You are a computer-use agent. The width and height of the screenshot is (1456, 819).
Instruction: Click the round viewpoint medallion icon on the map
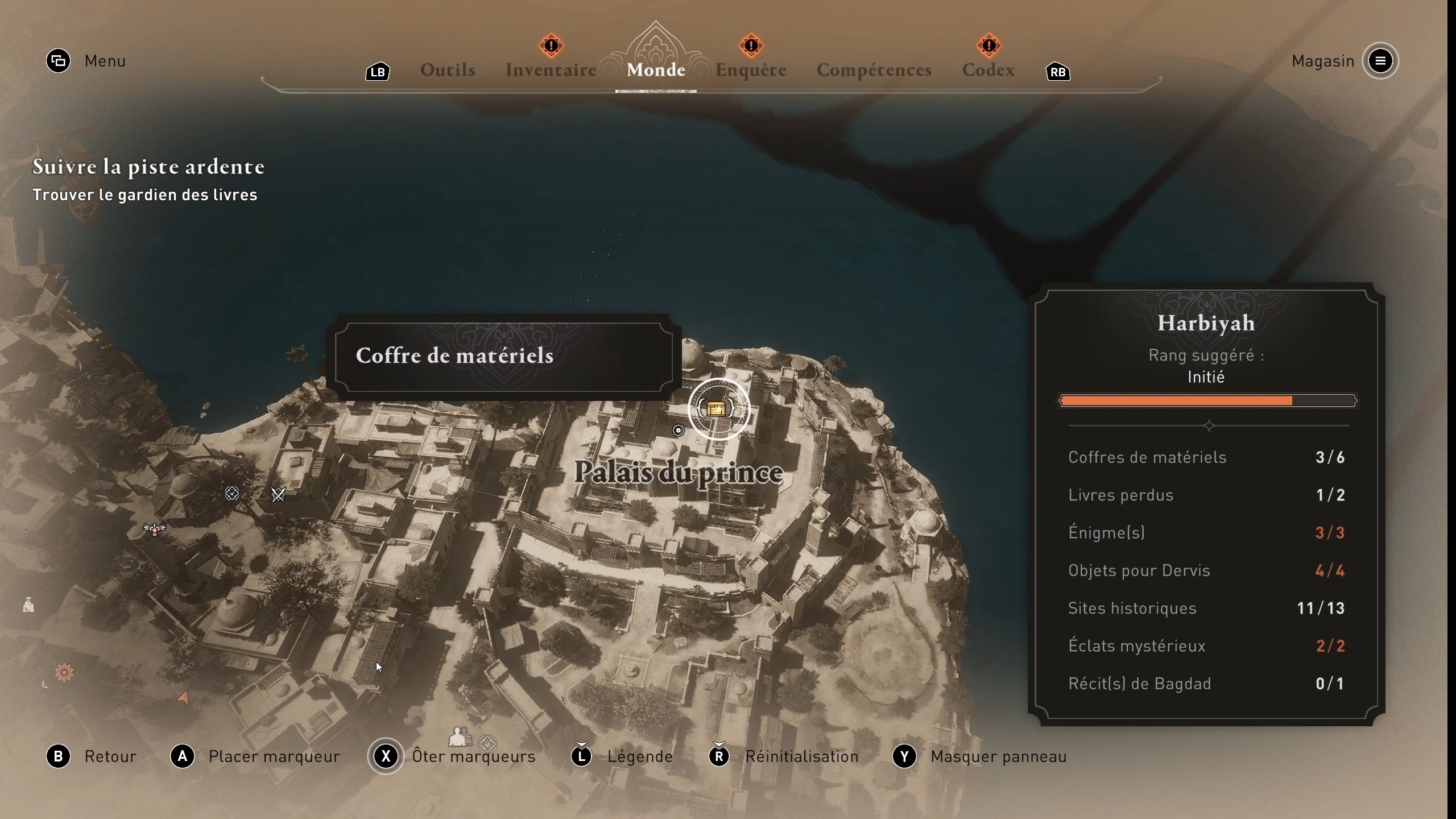pos(232,494)
